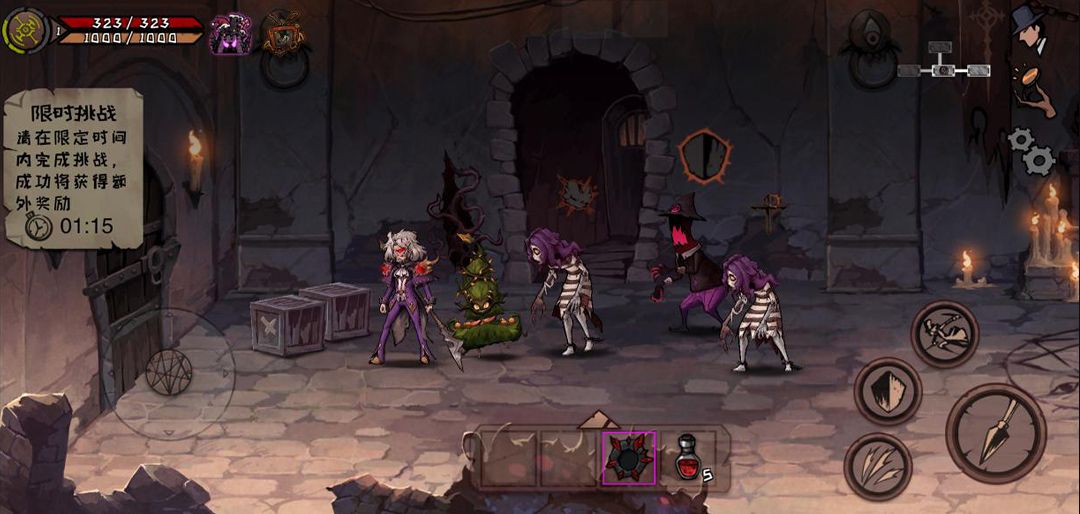Use the spear main attack button
The height and width of the screenshot is (514, 1080).
tap(995, 433)
